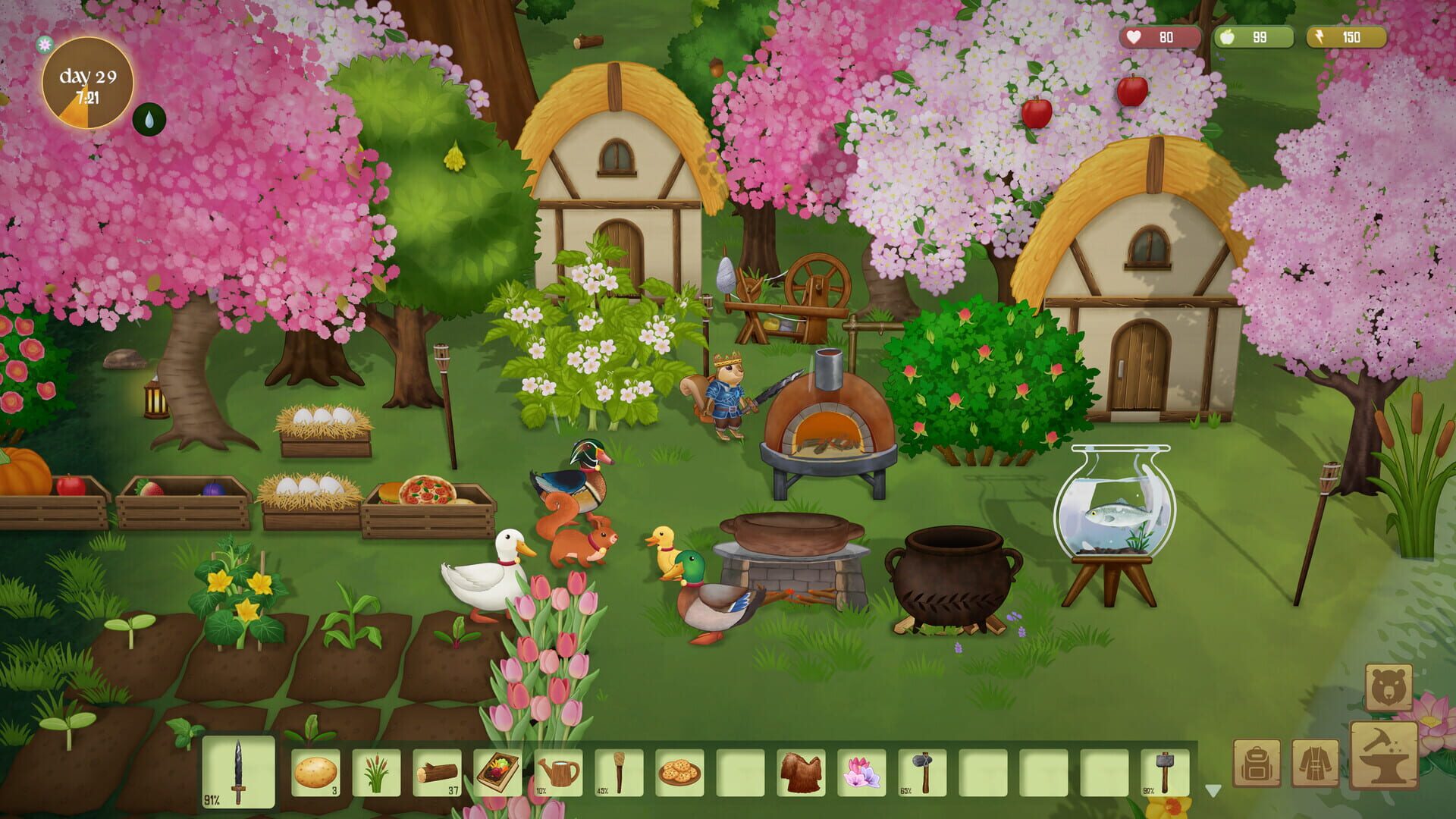Choose the potato in the hotbar
1456x819 pixels.
click(315, 773)
